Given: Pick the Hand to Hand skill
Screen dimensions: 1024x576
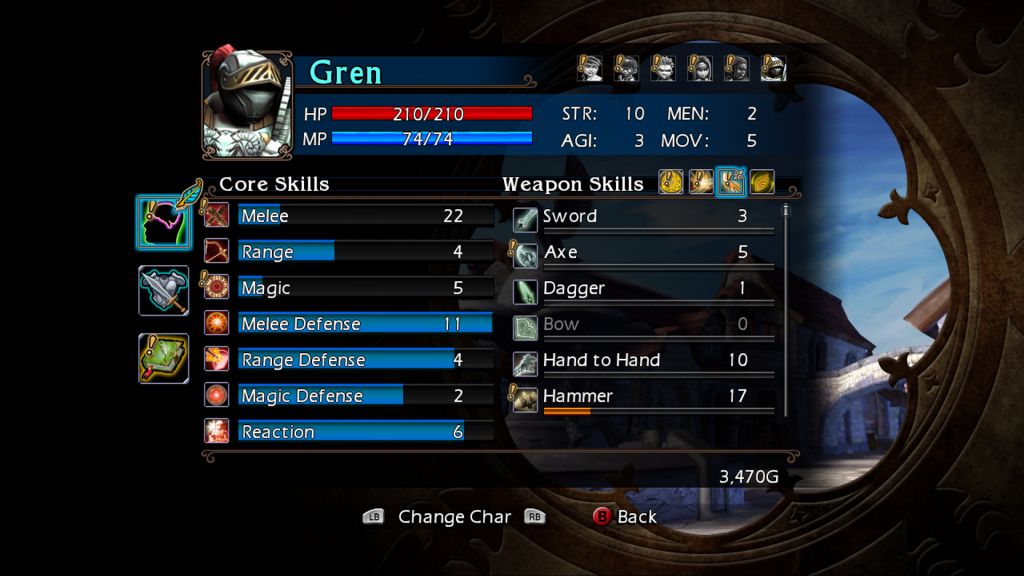Looking at the screenshot, I should point(645,361).
